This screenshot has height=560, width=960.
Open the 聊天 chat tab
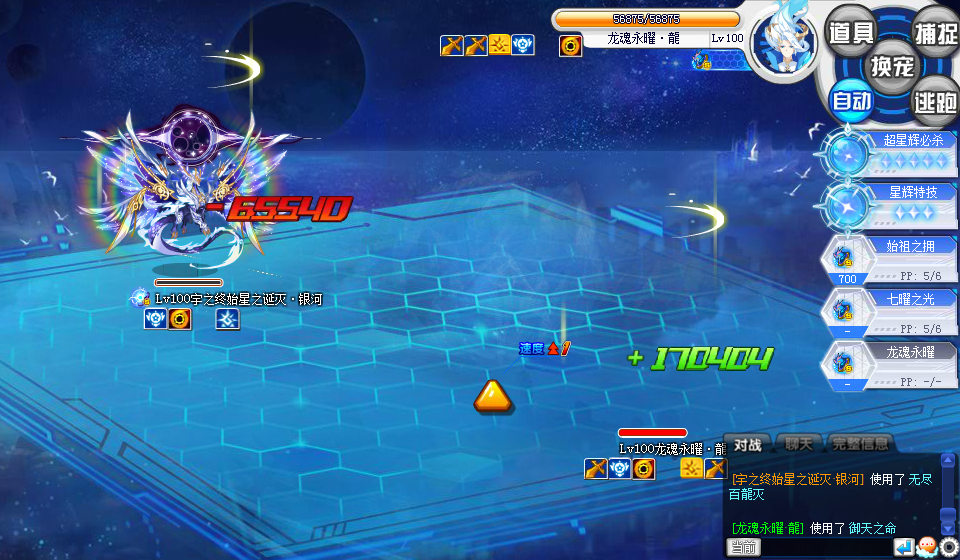pos(799,443)
